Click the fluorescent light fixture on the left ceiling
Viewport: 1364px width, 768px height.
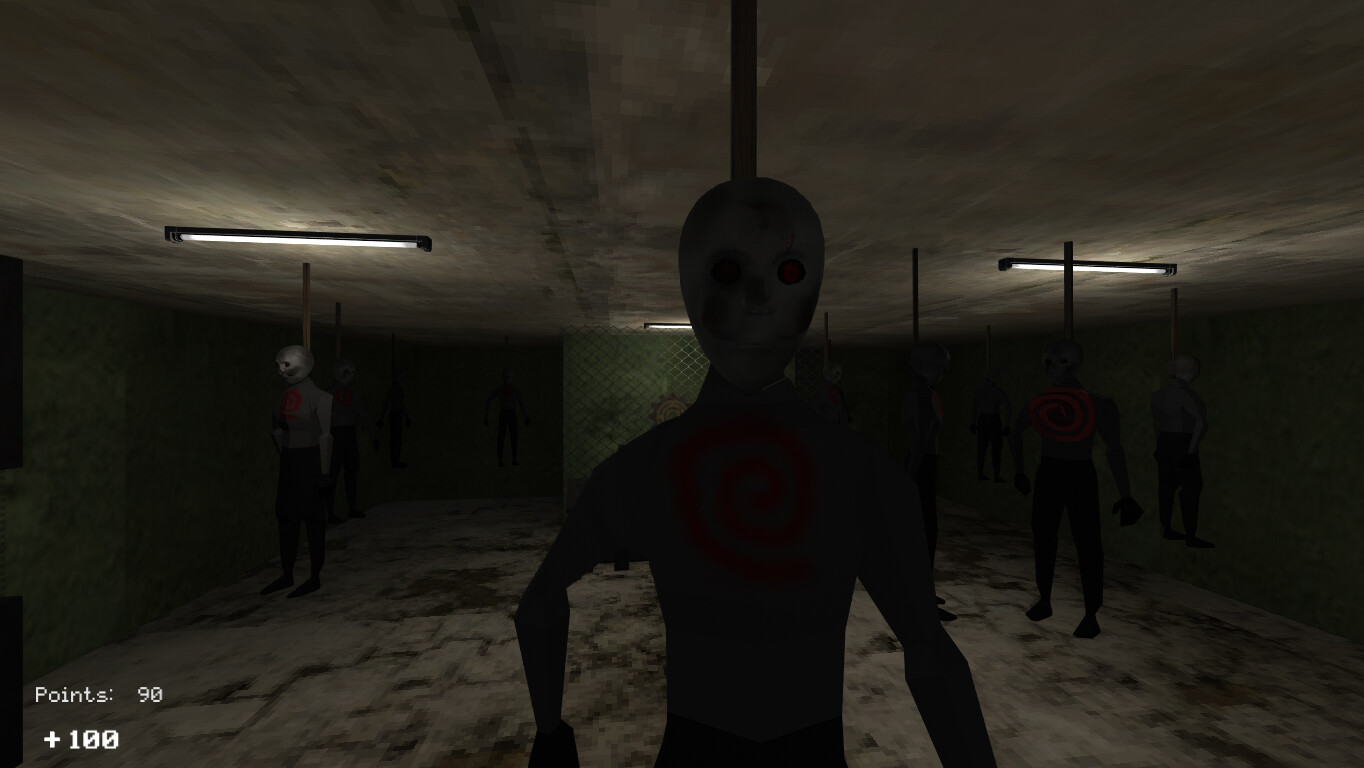pyautogui.click(x=296, y=240)
